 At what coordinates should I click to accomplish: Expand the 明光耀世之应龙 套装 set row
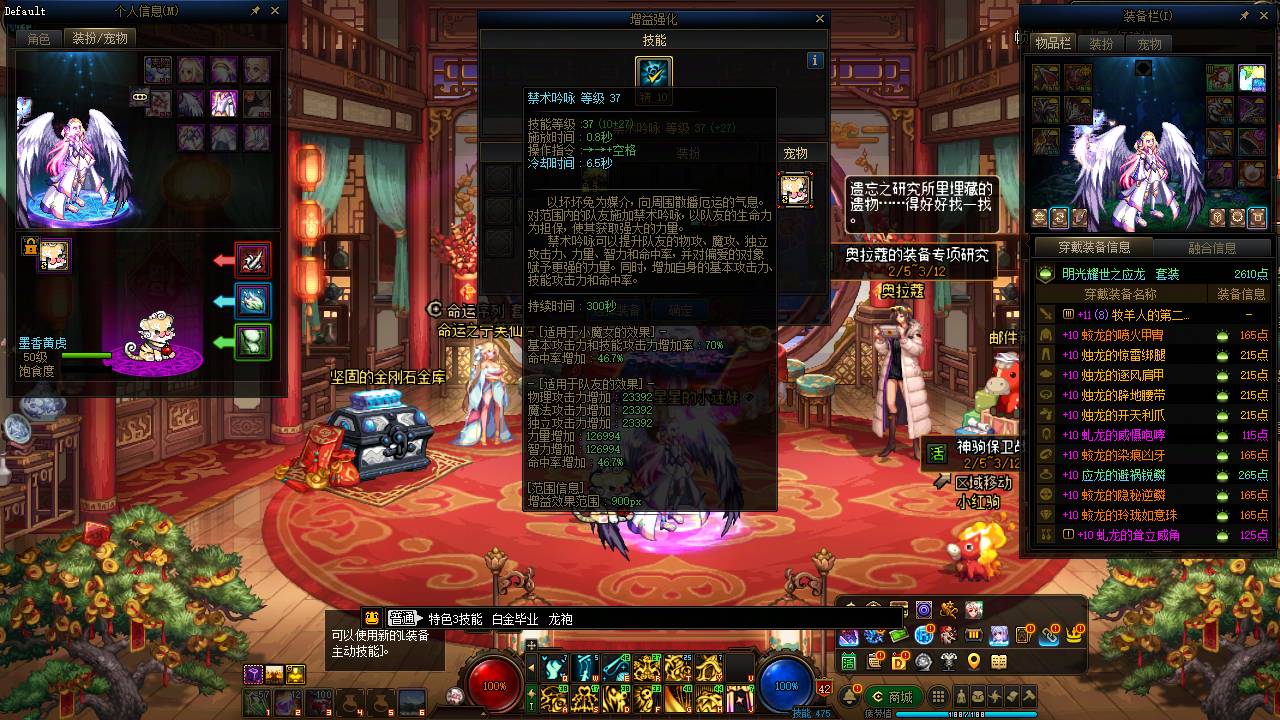1120,273
